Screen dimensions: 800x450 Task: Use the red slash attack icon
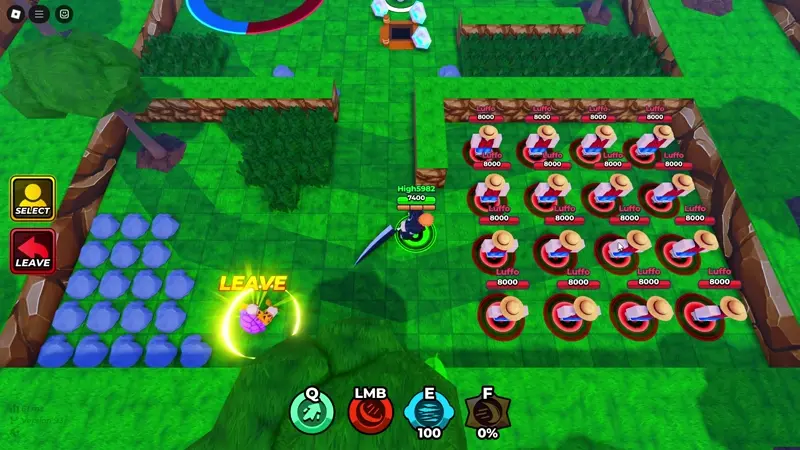point(370,412)
